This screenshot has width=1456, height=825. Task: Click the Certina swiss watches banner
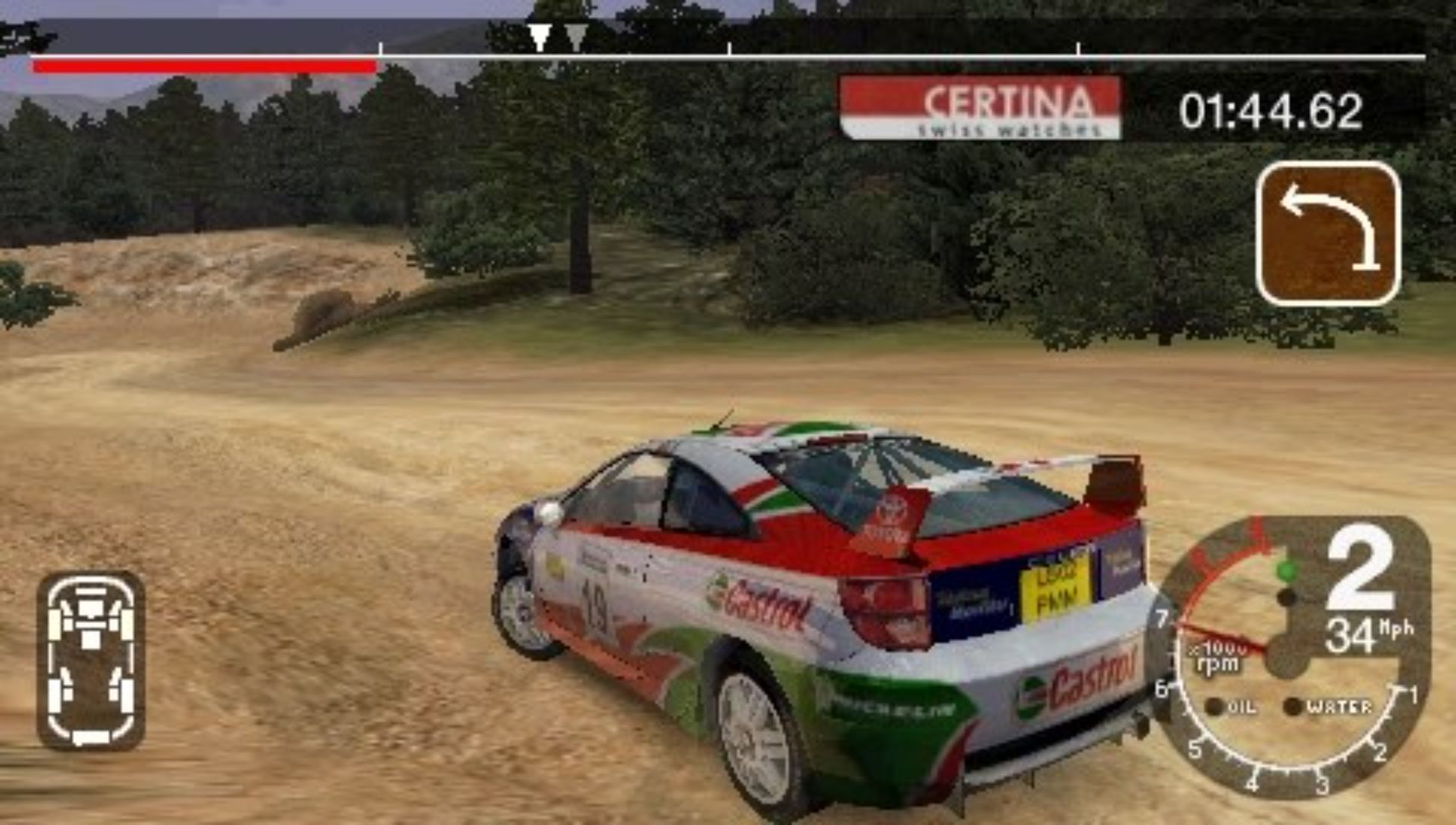point(980,108)
